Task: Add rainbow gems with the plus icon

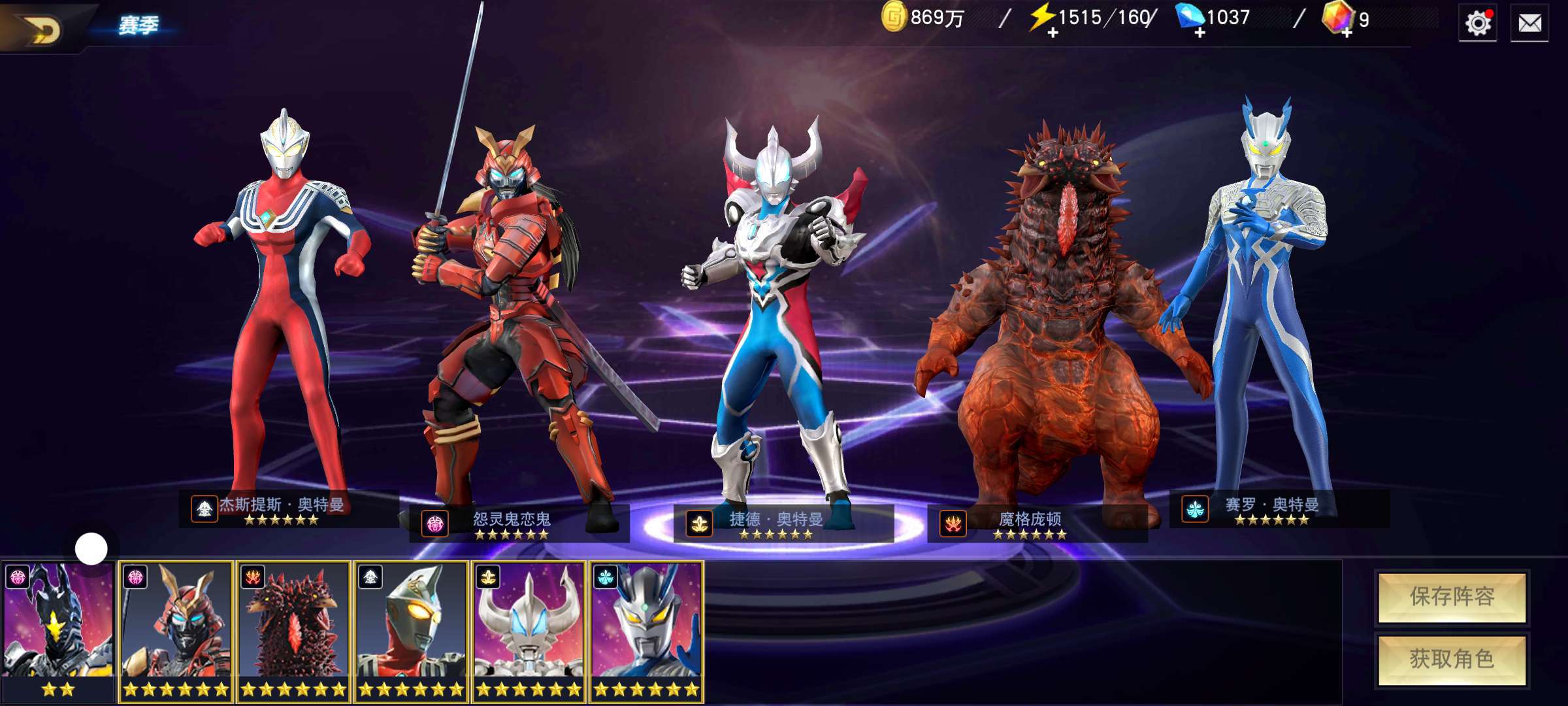Action: click(x=1347, y=33)
